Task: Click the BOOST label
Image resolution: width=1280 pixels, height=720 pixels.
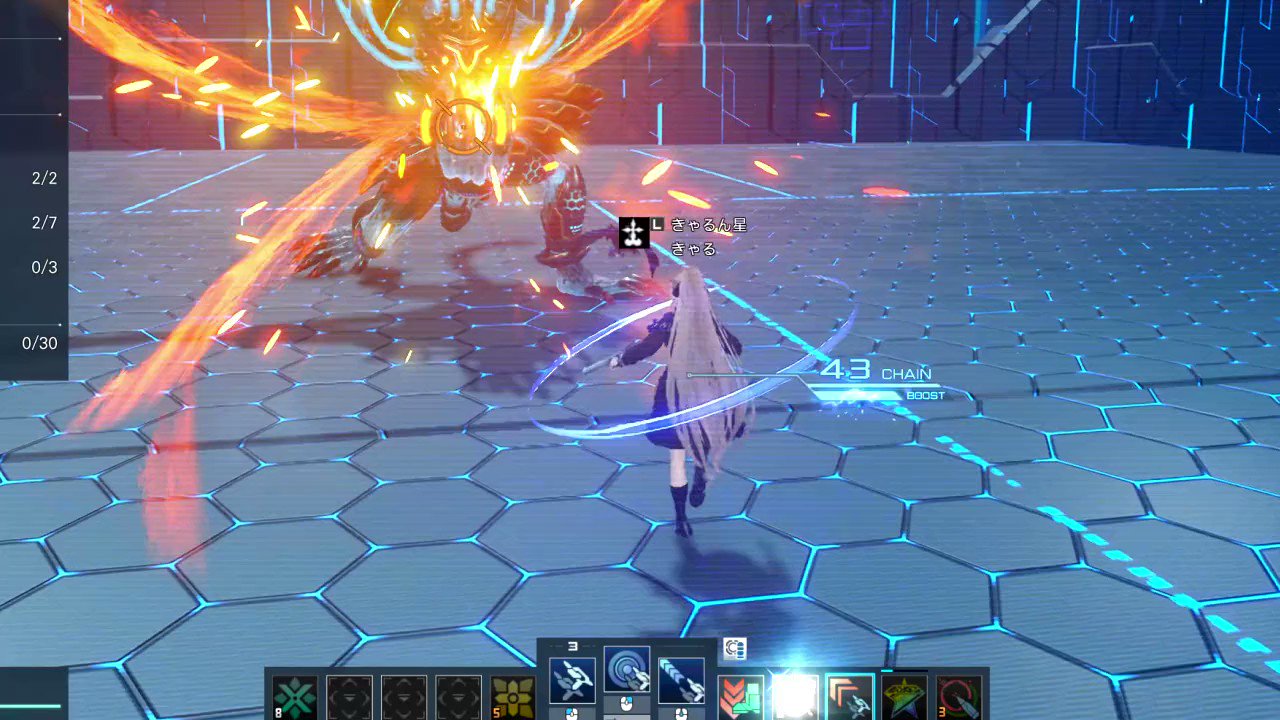Action: click(x=924, y=395)
